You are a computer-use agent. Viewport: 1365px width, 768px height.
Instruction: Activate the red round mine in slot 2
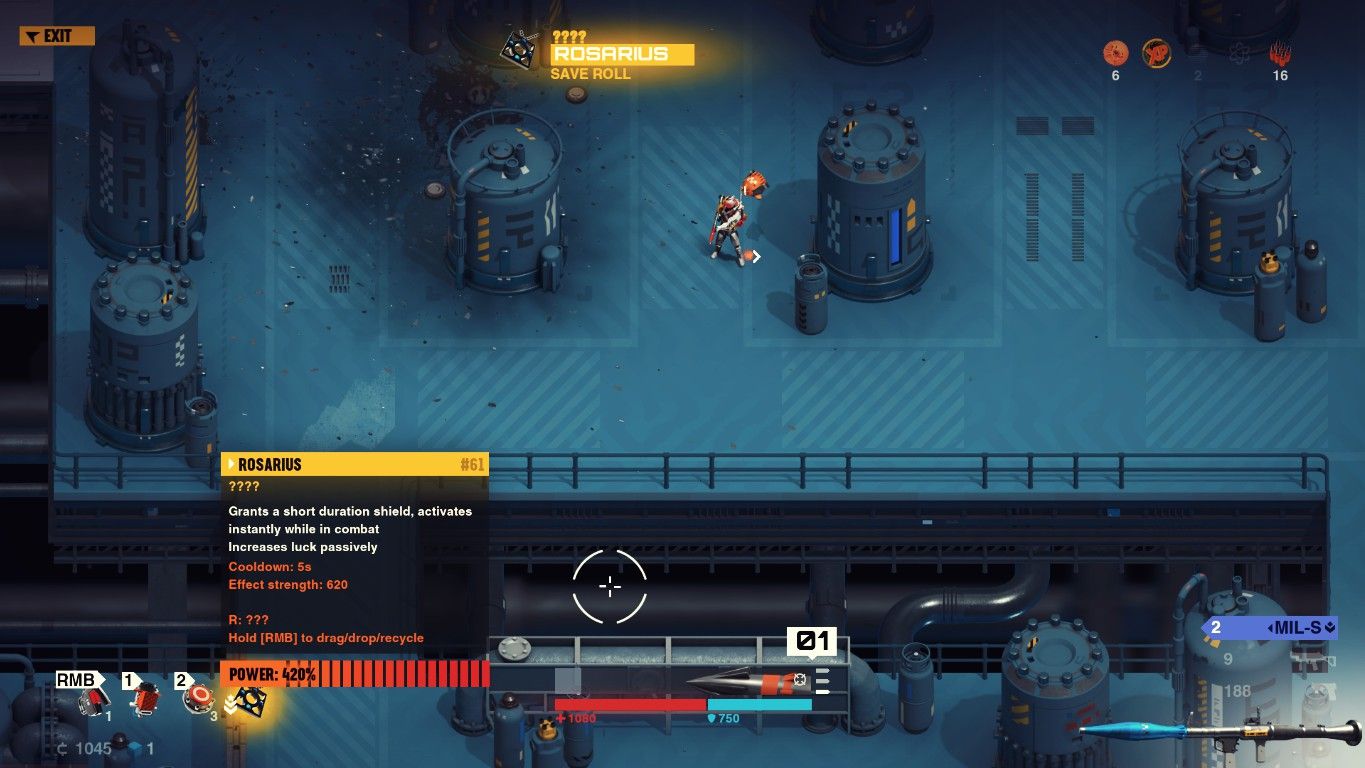[198, 698]
